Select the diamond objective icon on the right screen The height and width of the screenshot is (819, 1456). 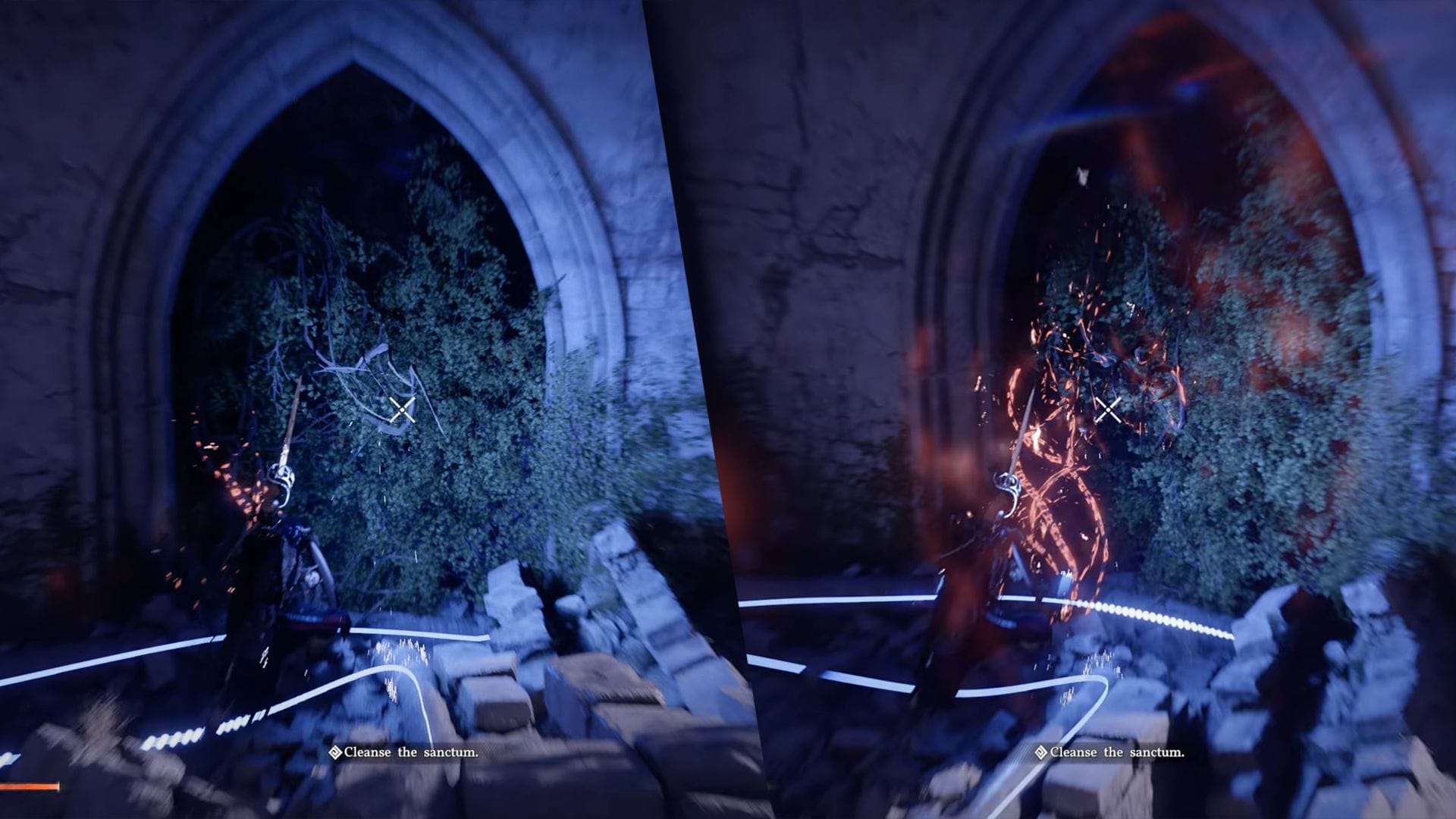1040,752
